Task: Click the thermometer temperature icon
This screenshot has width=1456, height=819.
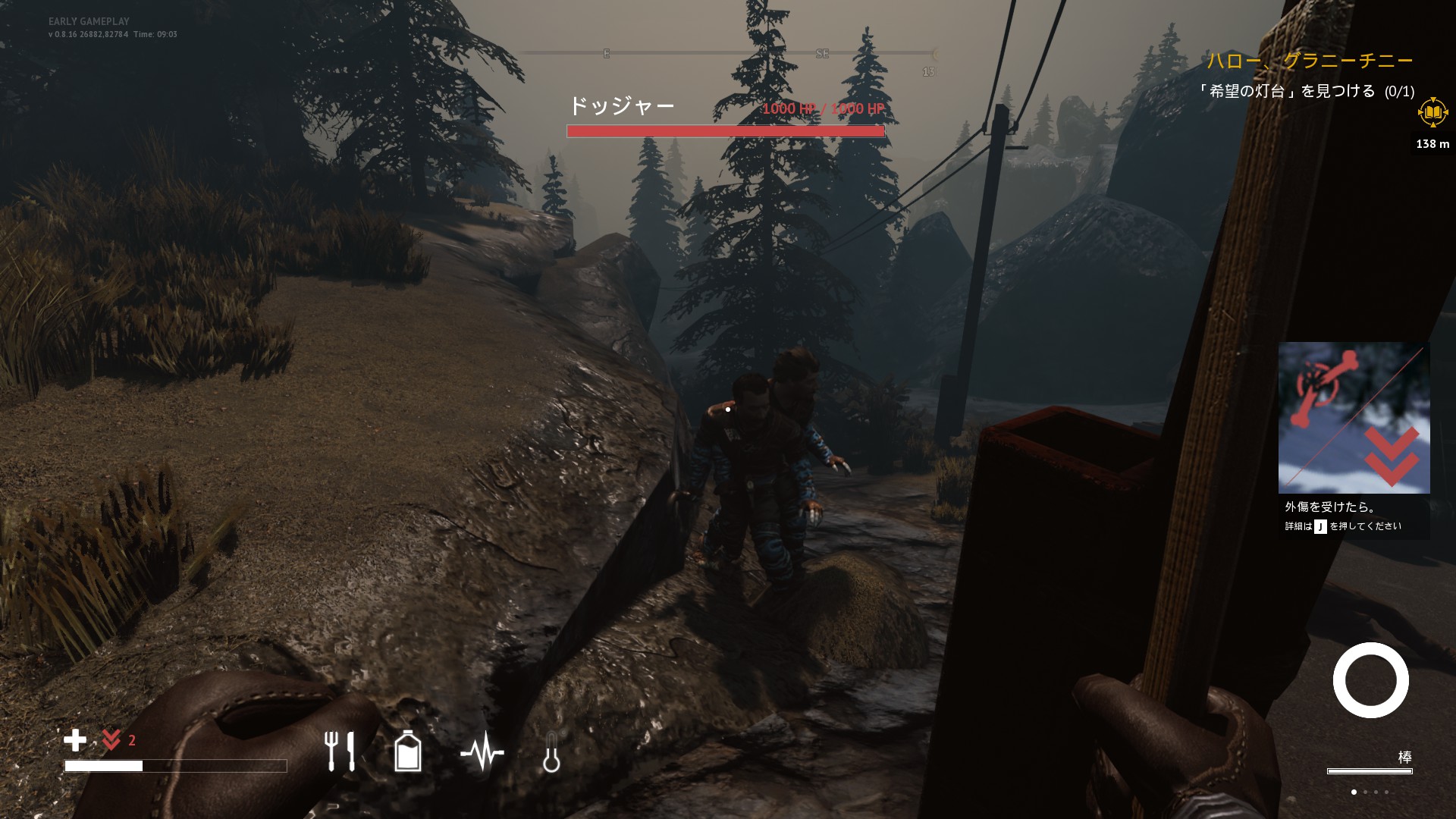Action: pos(551,753)
